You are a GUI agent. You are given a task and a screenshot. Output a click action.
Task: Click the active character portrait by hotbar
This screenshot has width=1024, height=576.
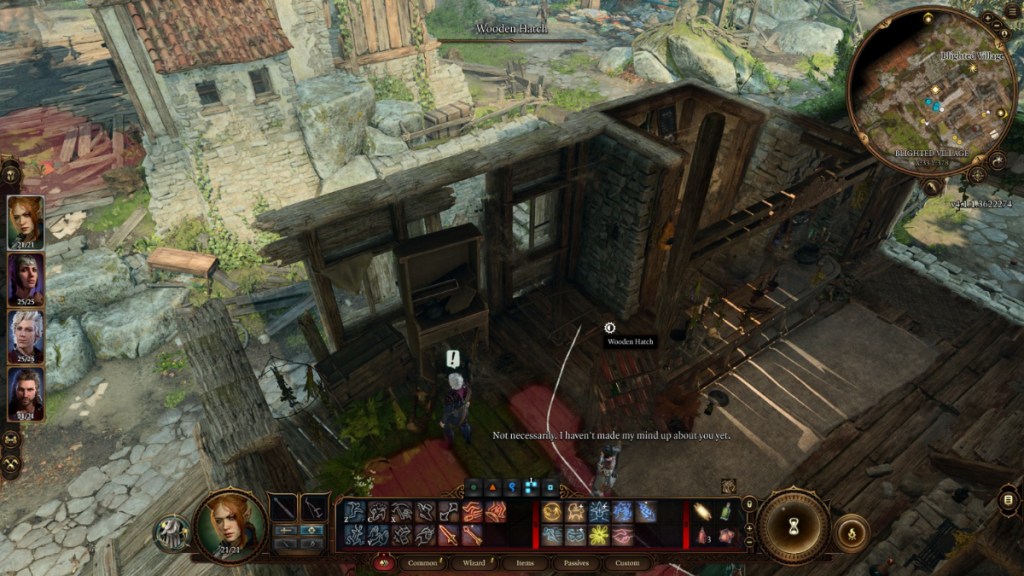(x=229, y=524)
